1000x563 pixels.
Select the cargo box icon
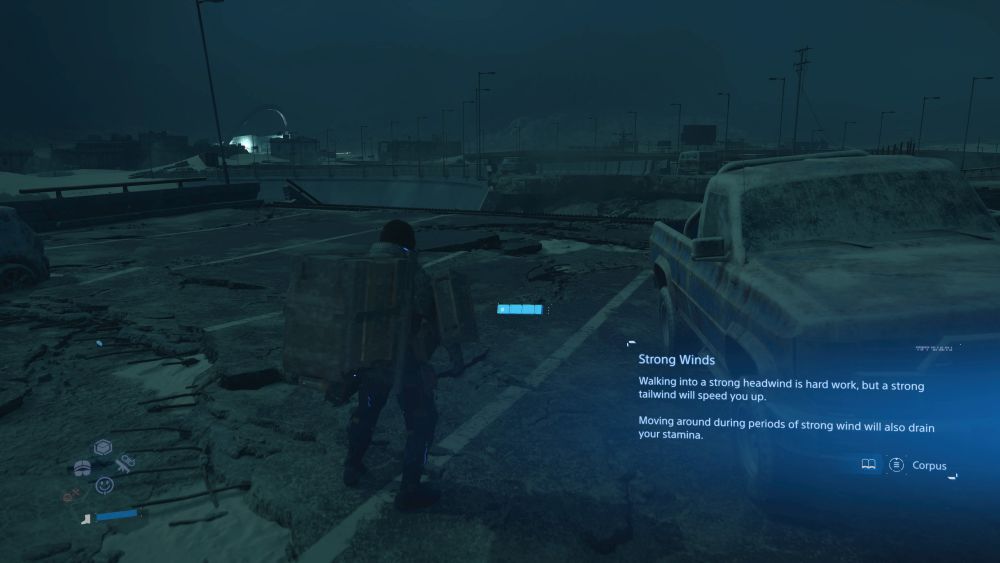pyautogui.click(x=102, y=447)
